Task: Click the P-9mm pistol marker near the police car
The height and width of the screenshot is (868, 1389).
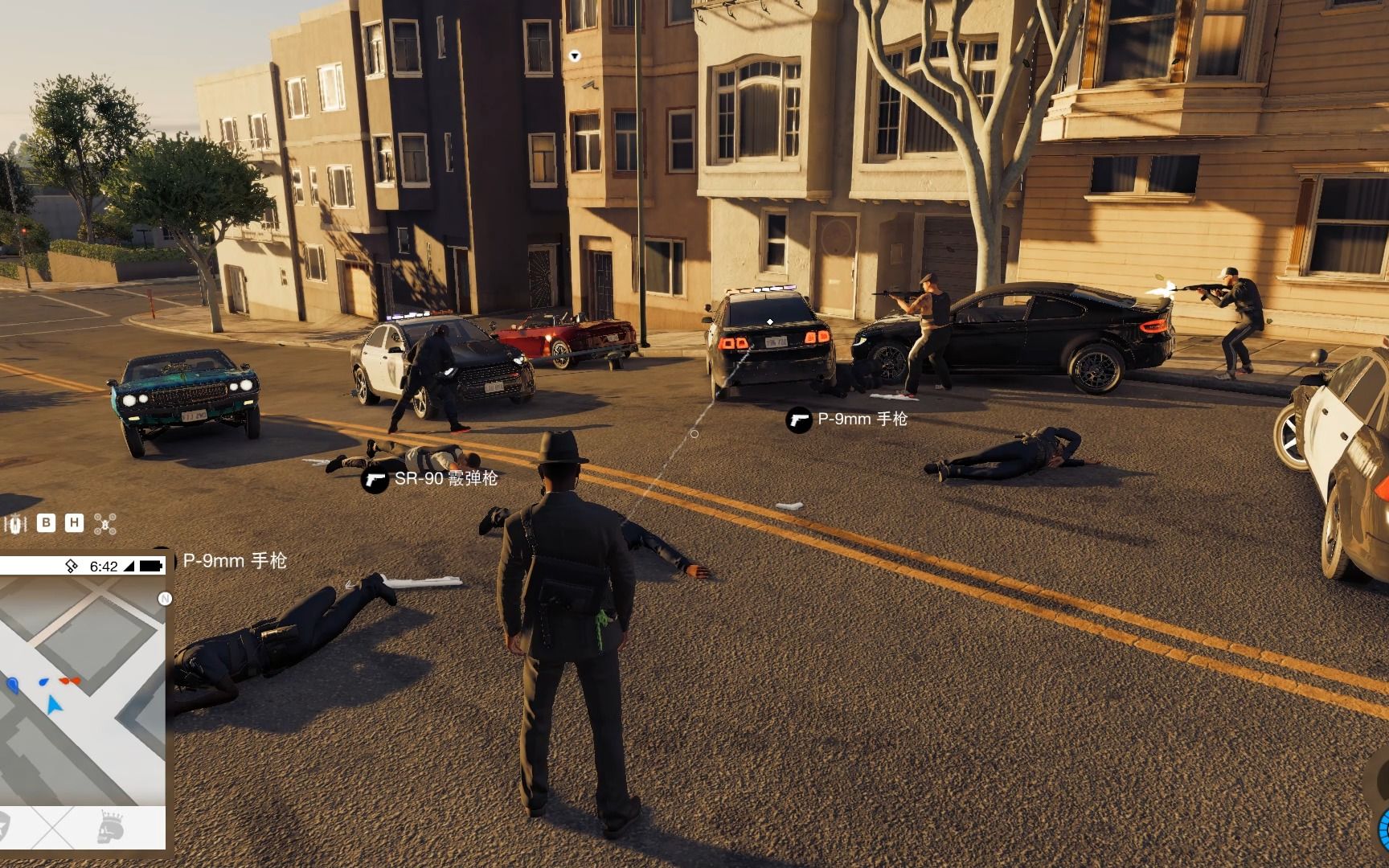Action: pyautogui.click(x=798, y=420)
